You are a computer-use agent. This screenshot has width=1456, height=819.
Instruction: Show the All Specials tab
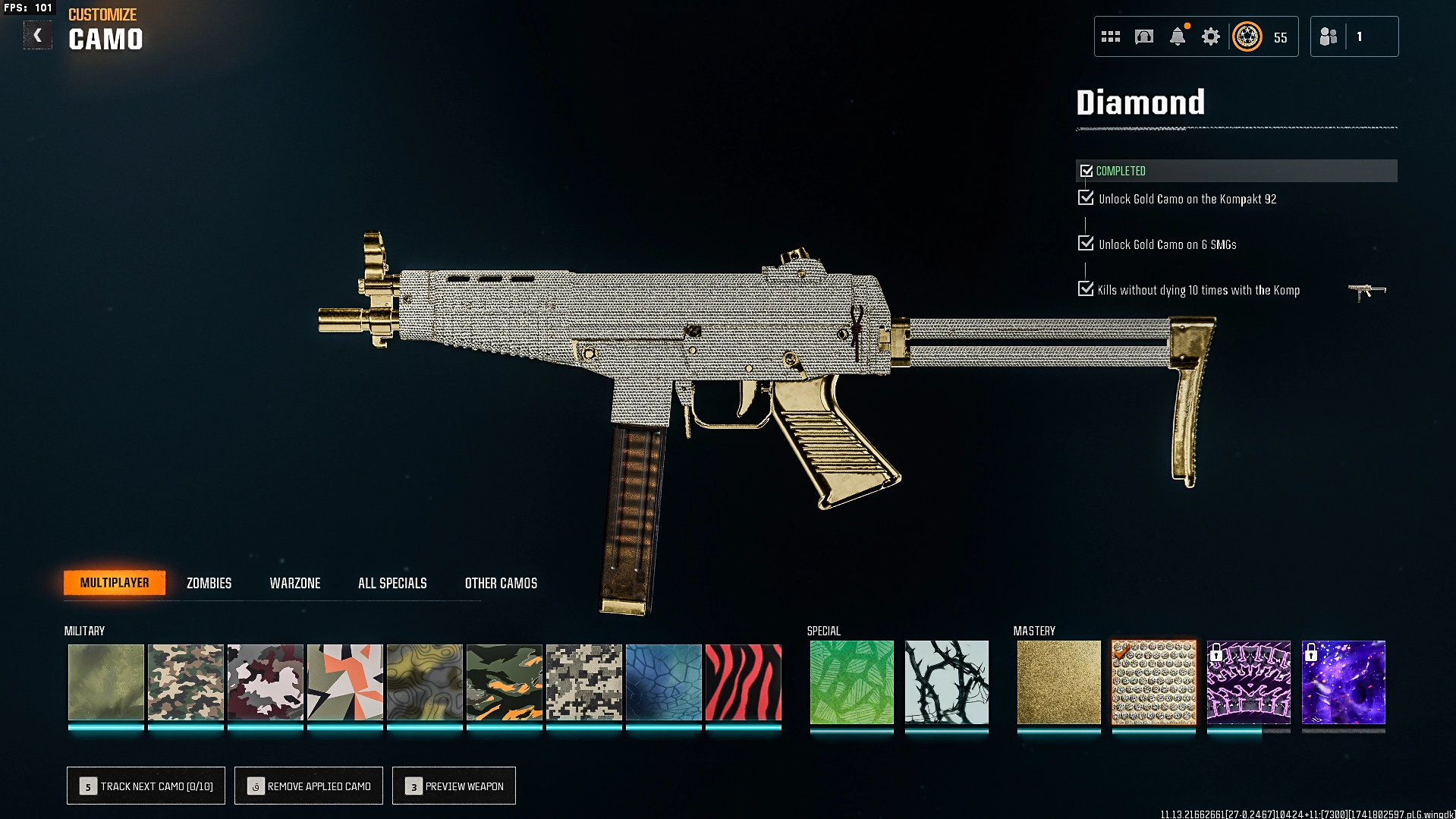[x=392, y=583]
